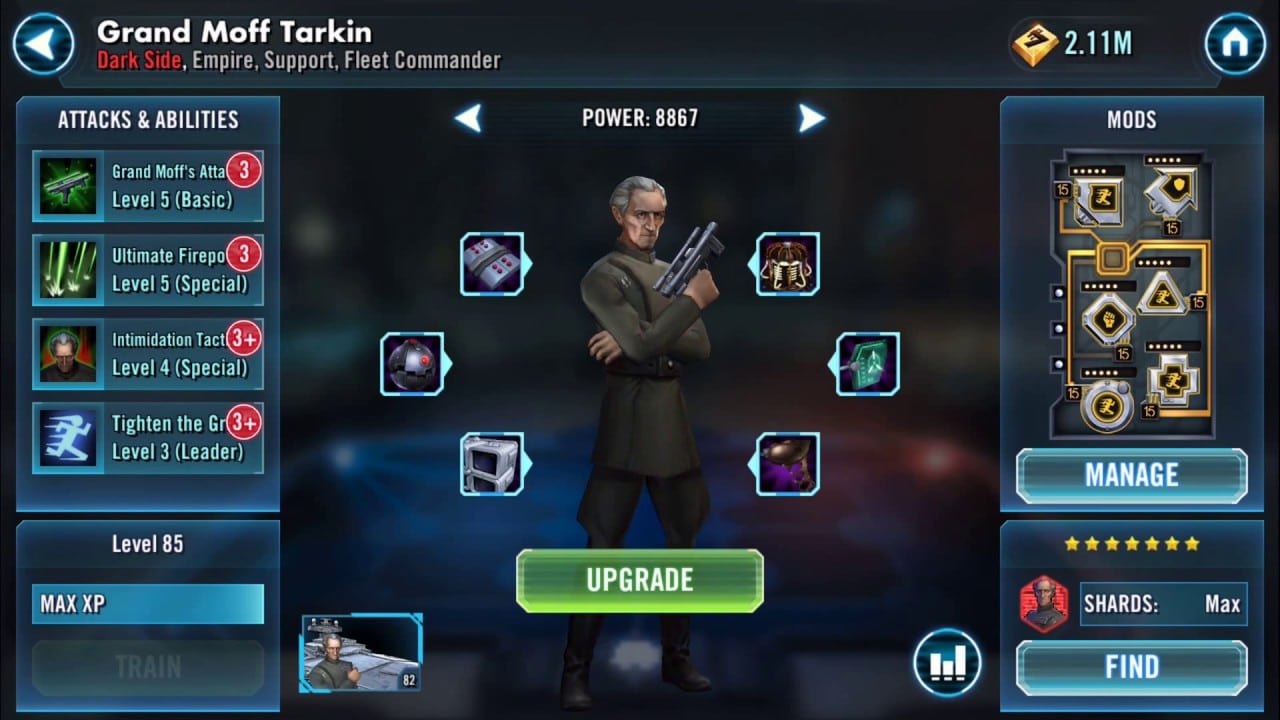1280x720 pixels.
Task: Tap the green UPGRADE button
Action: 640,580
